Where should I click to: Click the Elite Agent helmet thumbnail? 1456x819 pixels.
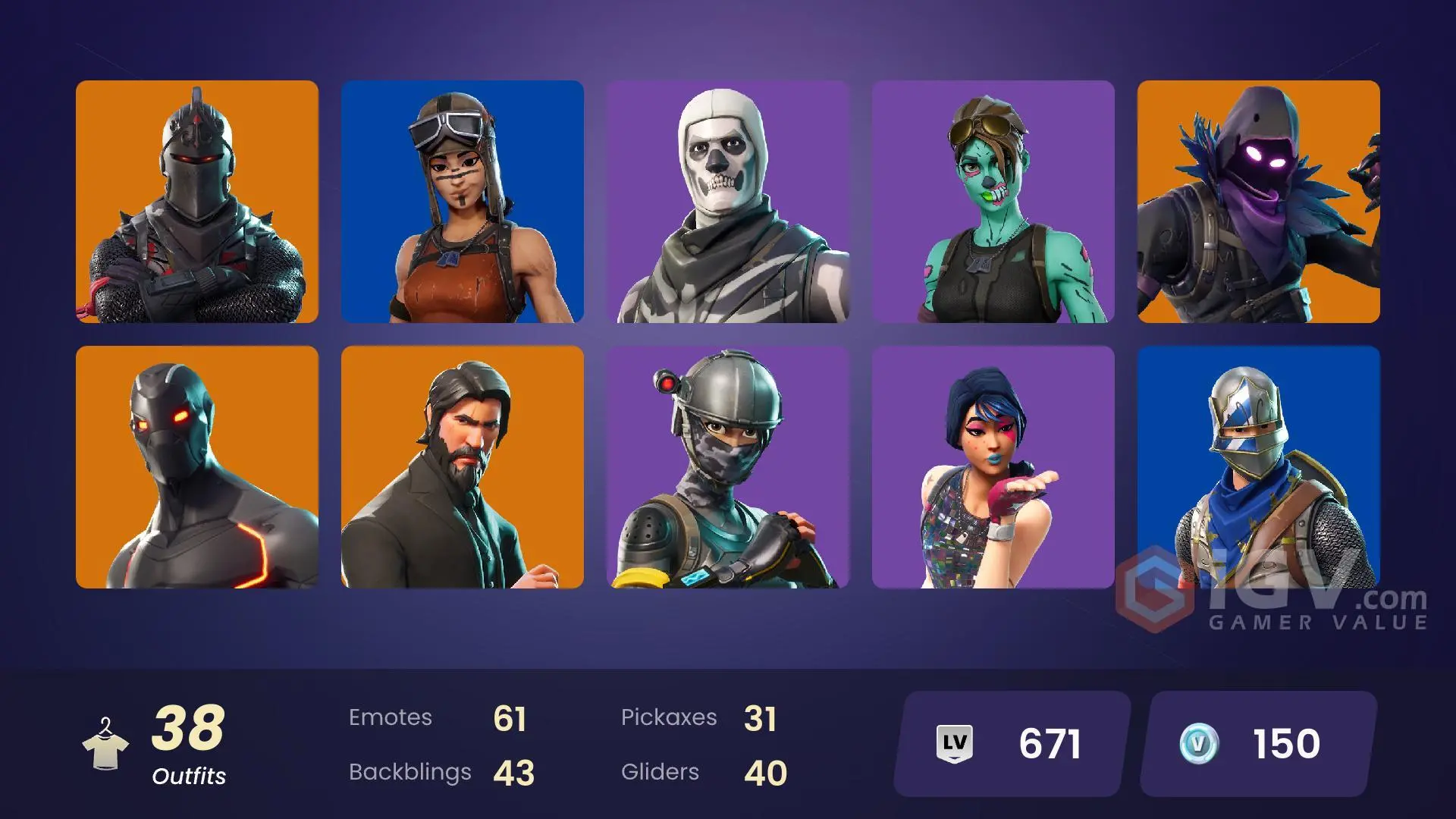(x=730, y=466)
